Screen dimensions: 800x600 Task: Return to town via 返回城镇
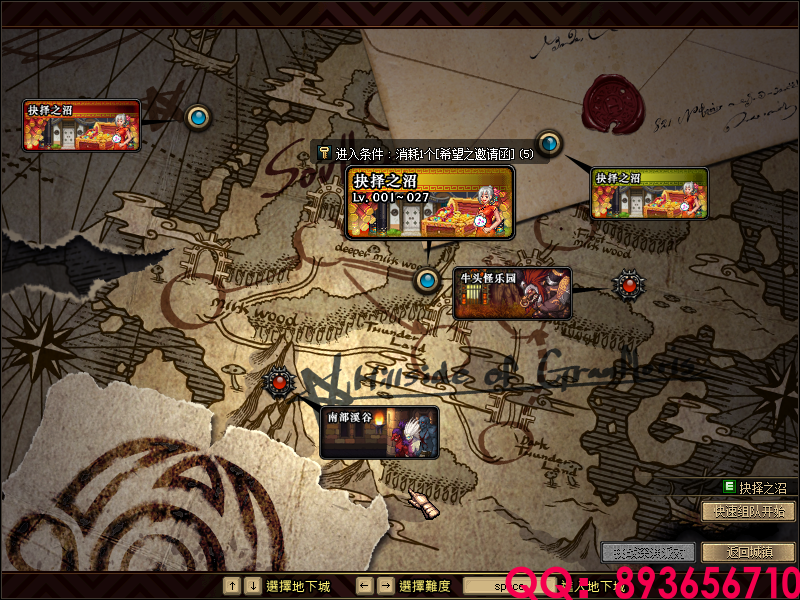pyautogui.click(x=749, y=552)
